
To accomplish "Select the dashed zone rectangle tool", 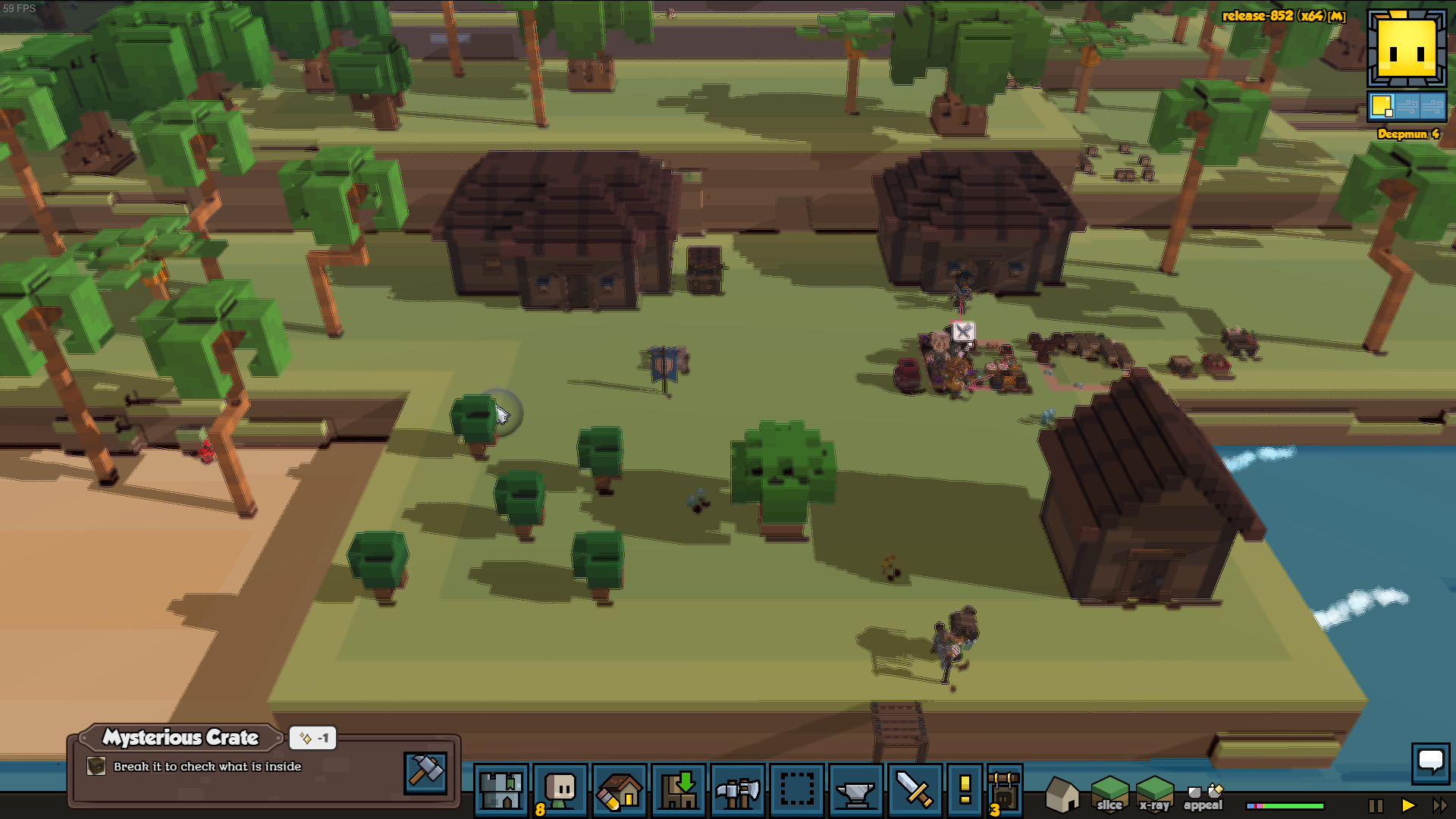I will click(797, 790).
